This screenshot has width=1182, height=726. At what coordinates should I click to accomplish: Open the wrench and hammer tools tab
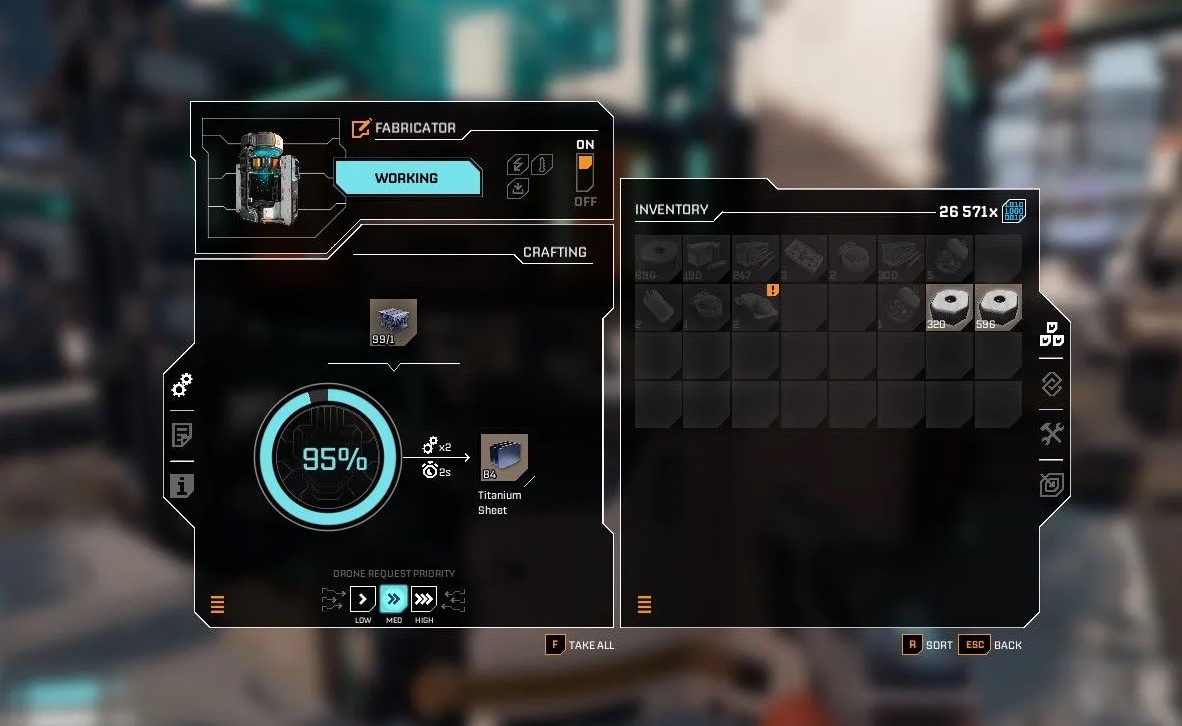click(x=1051, y=434)
